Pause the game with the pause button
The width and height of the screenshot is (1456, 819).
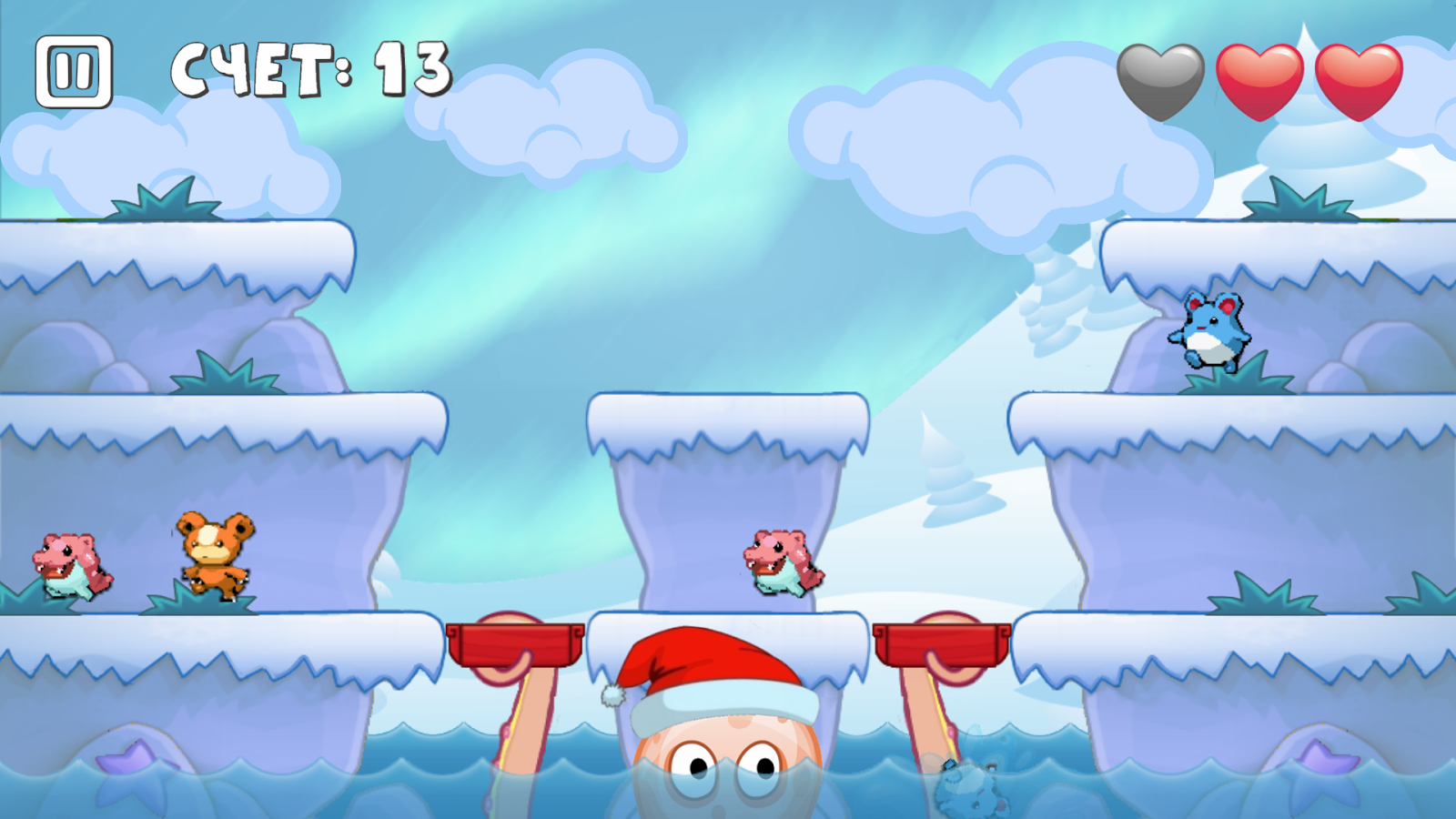pos(74,71)
